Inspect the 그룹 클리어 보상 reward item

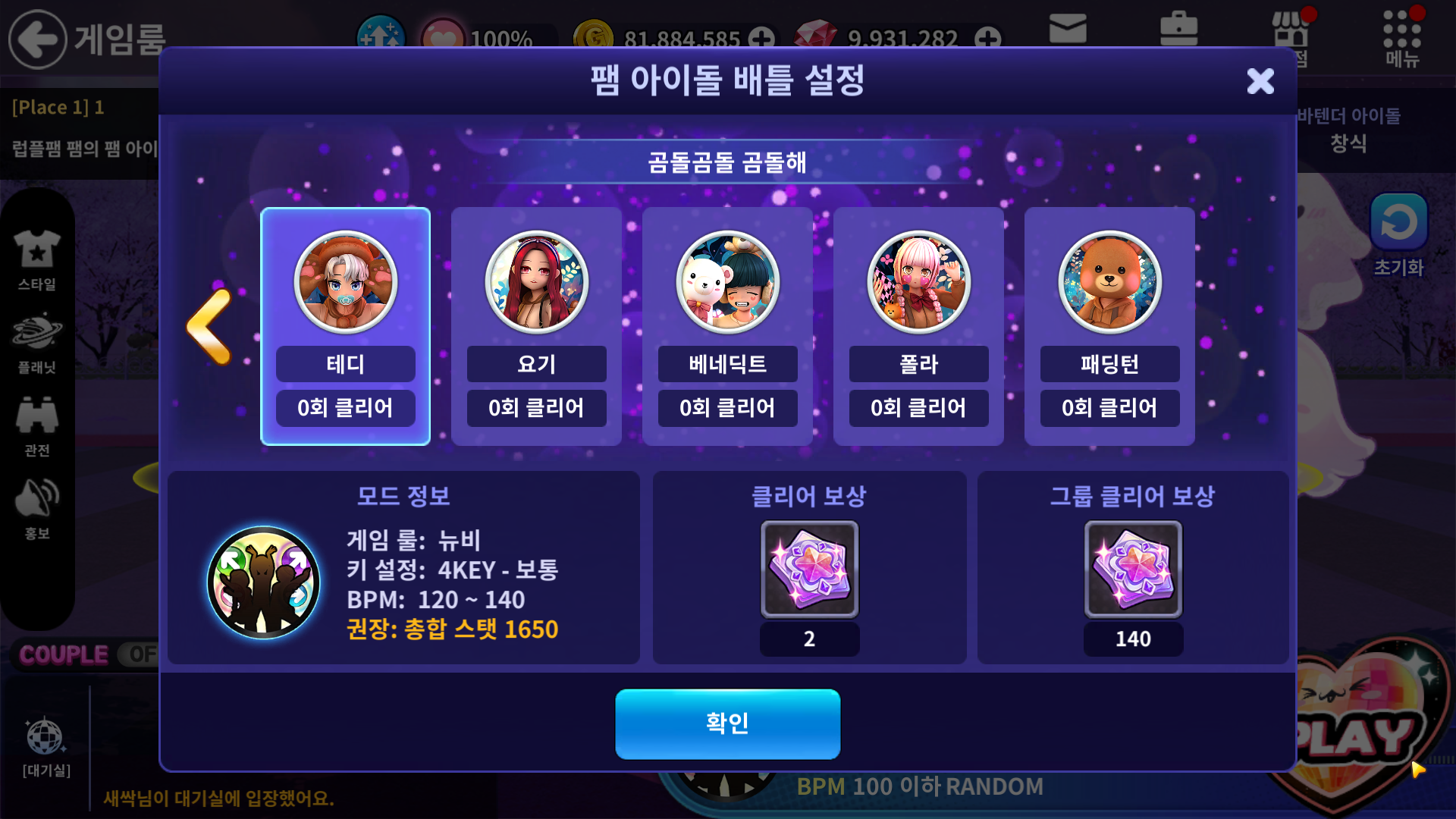tap(1133, 570)
